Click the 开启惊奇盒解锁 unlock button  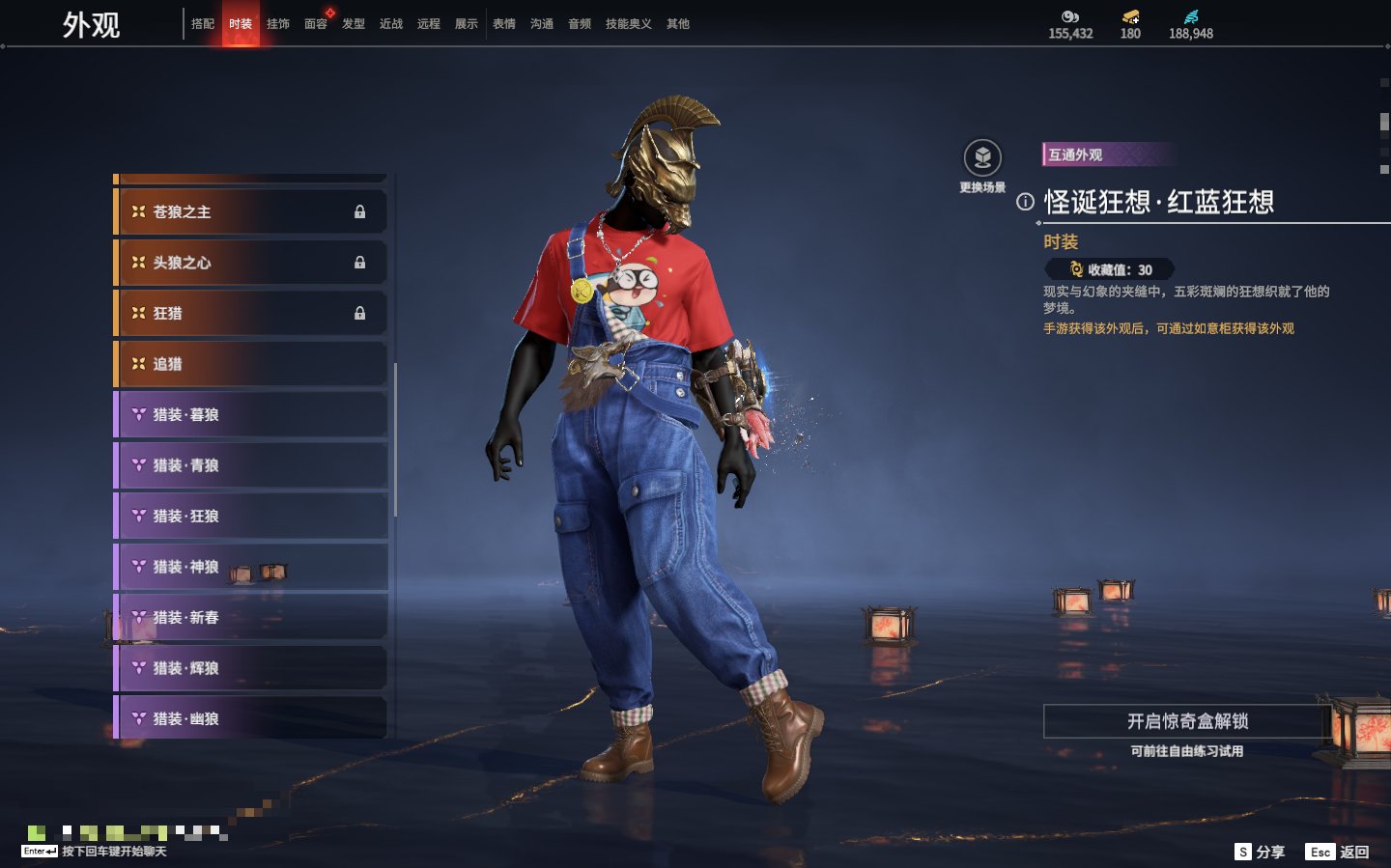click(x=1187, y=721)
